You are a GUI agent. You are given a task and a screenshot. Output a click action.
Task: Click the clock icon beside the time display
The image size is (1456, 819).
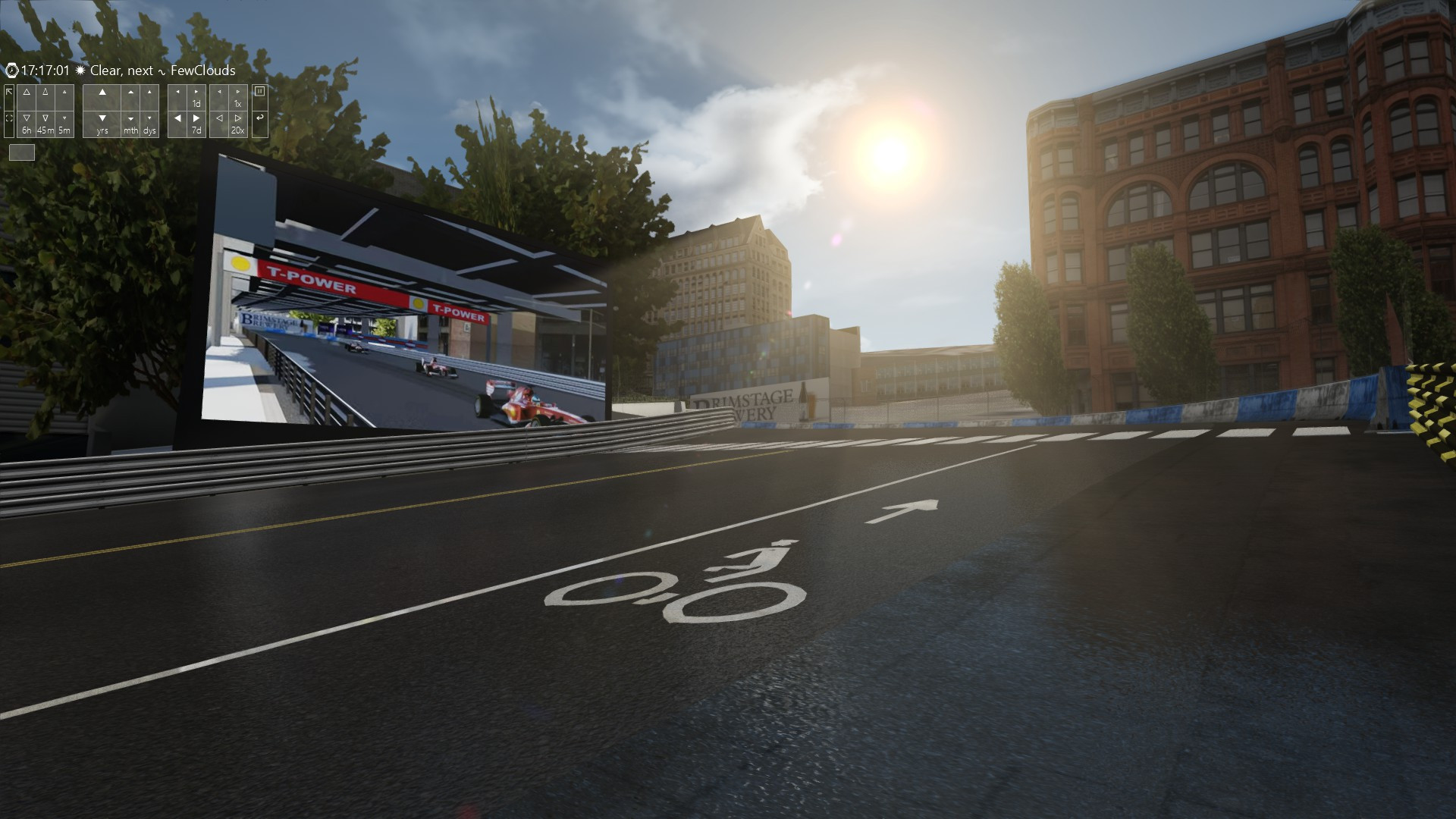pyautogui.click(x=11, y=71)
